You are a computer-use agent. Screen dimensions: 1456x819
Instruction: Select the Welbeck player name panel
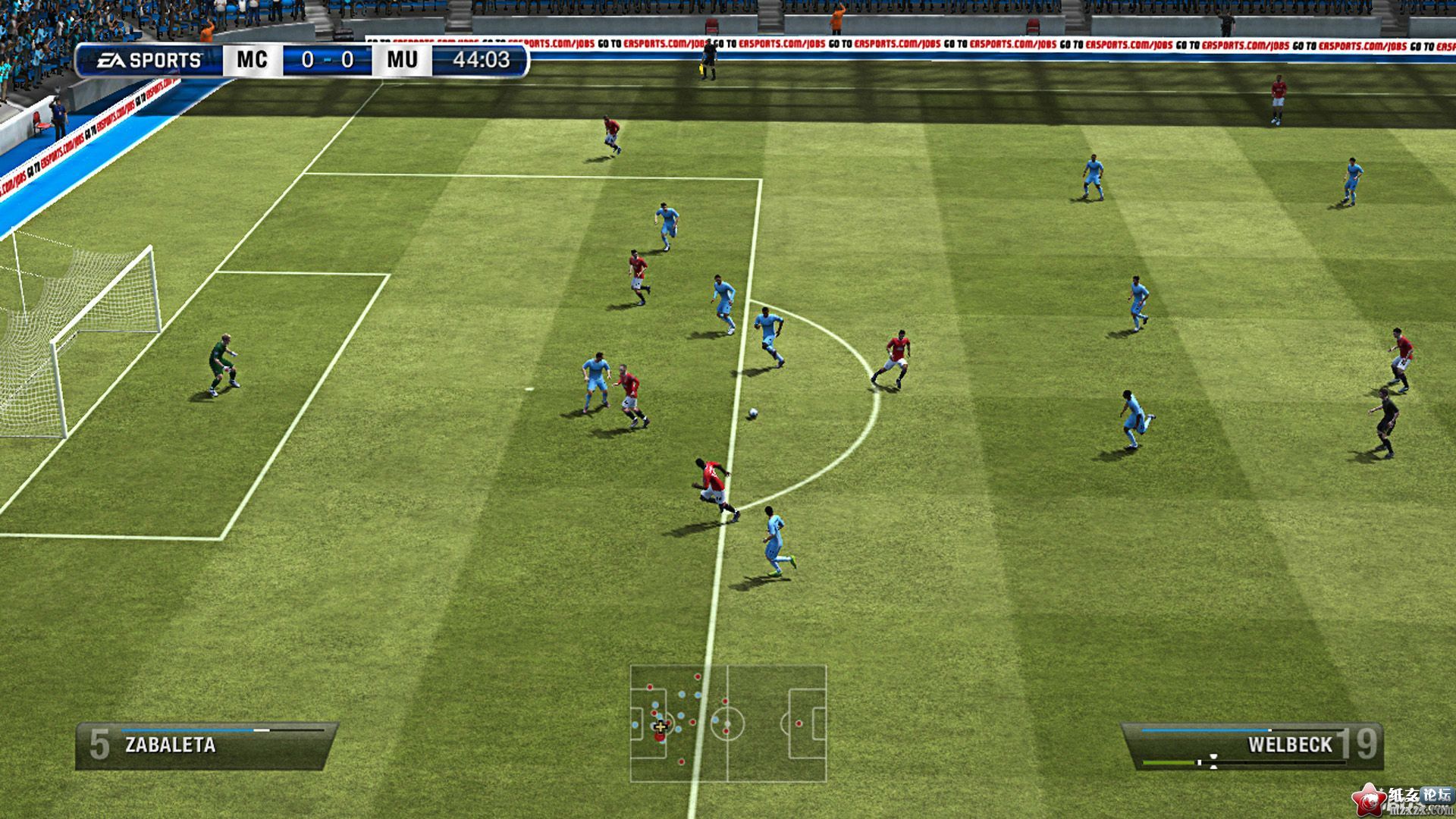click(1253, 745)
